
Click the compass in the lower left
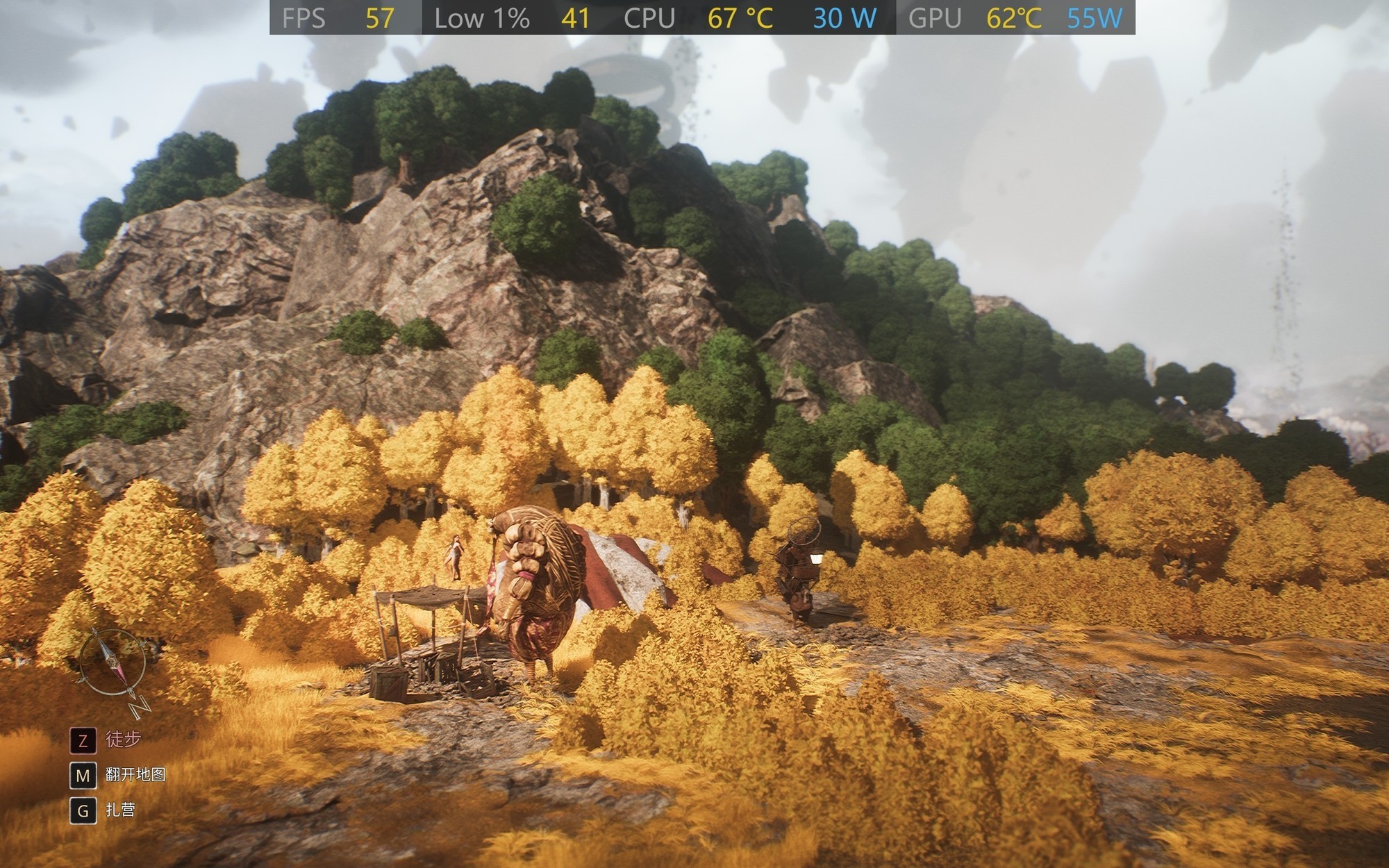coord(111,662)
